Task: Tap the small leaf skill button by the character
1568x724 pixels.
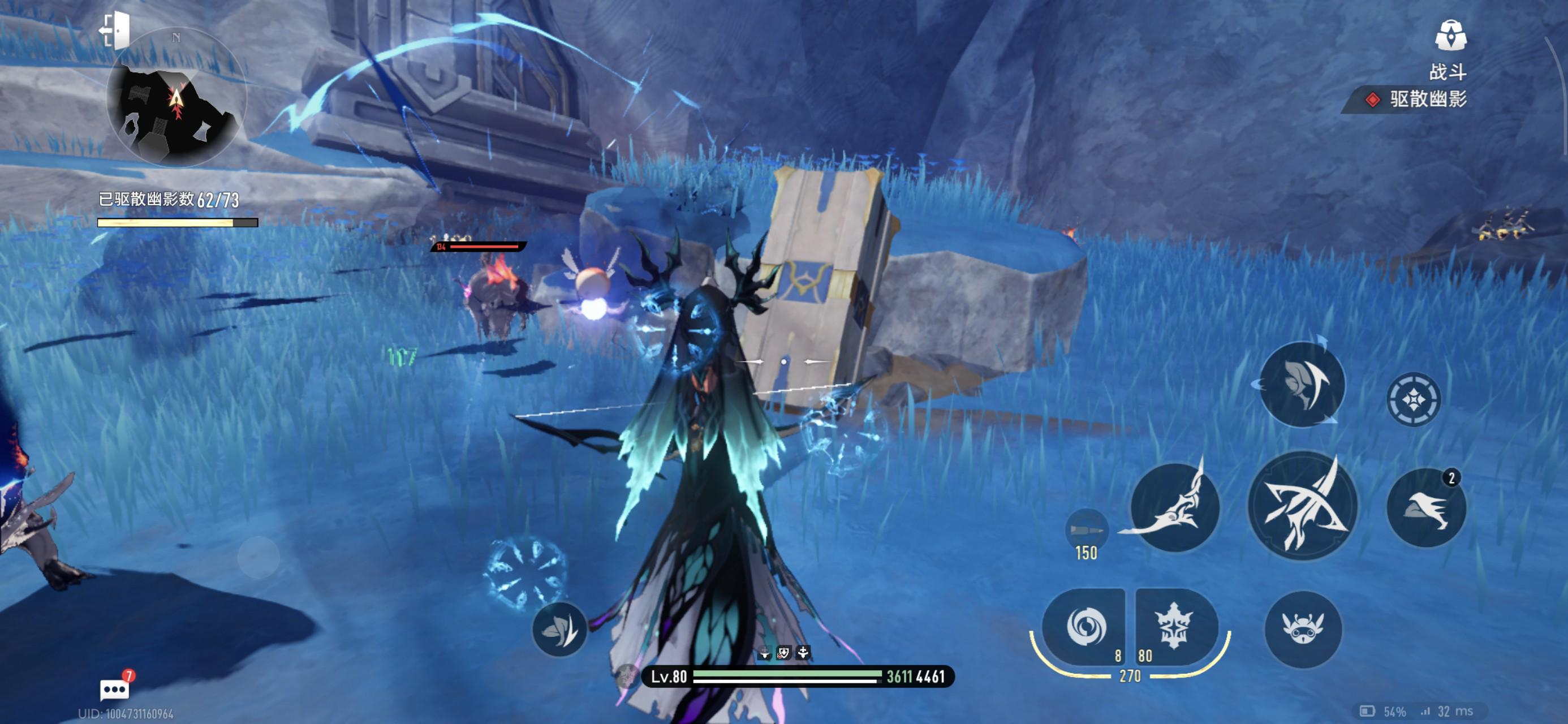Action: pyautogui.click(x=559, y=629)
